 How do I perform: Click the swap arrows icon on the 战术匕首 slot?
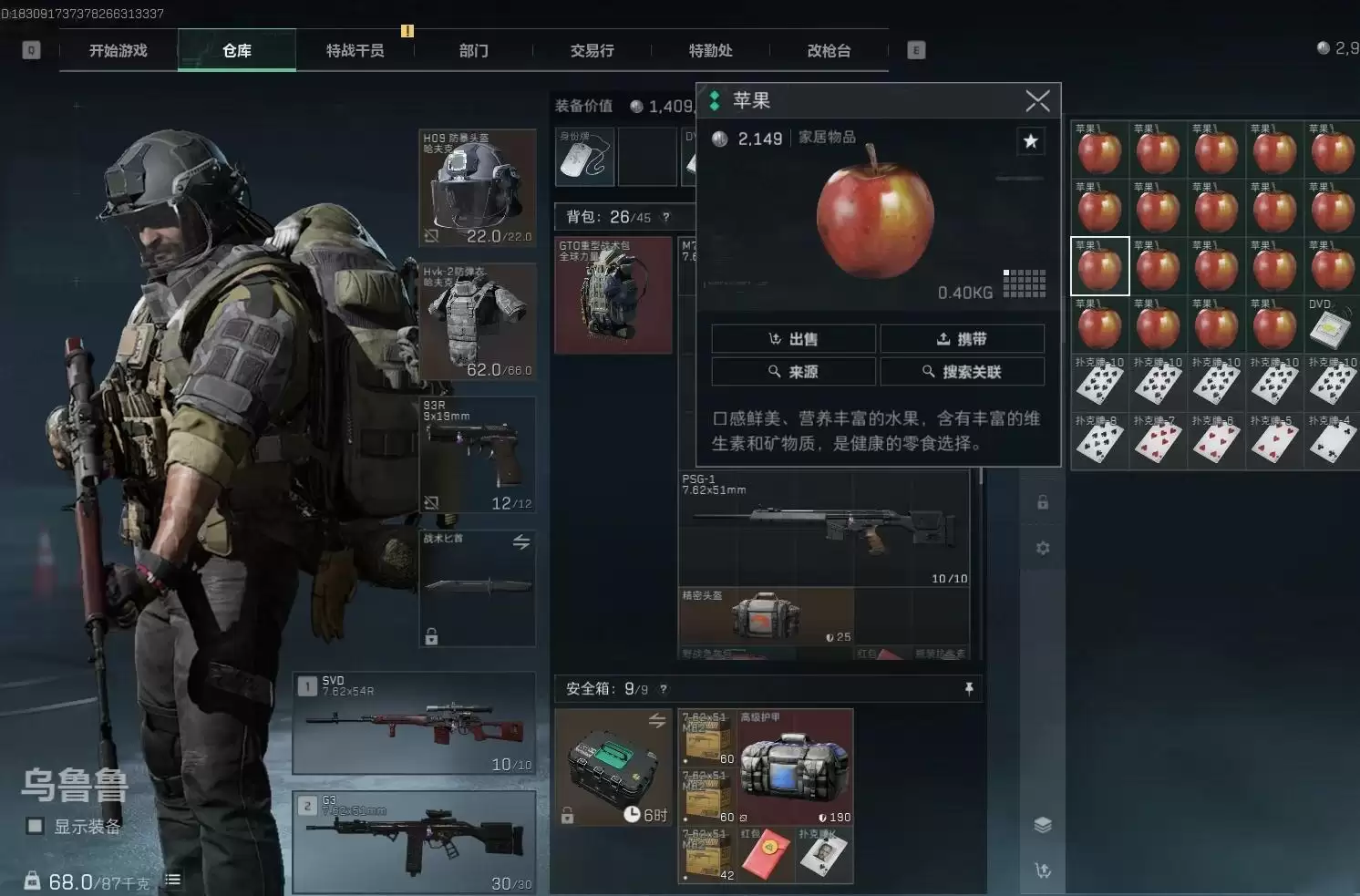coord(520,541)
